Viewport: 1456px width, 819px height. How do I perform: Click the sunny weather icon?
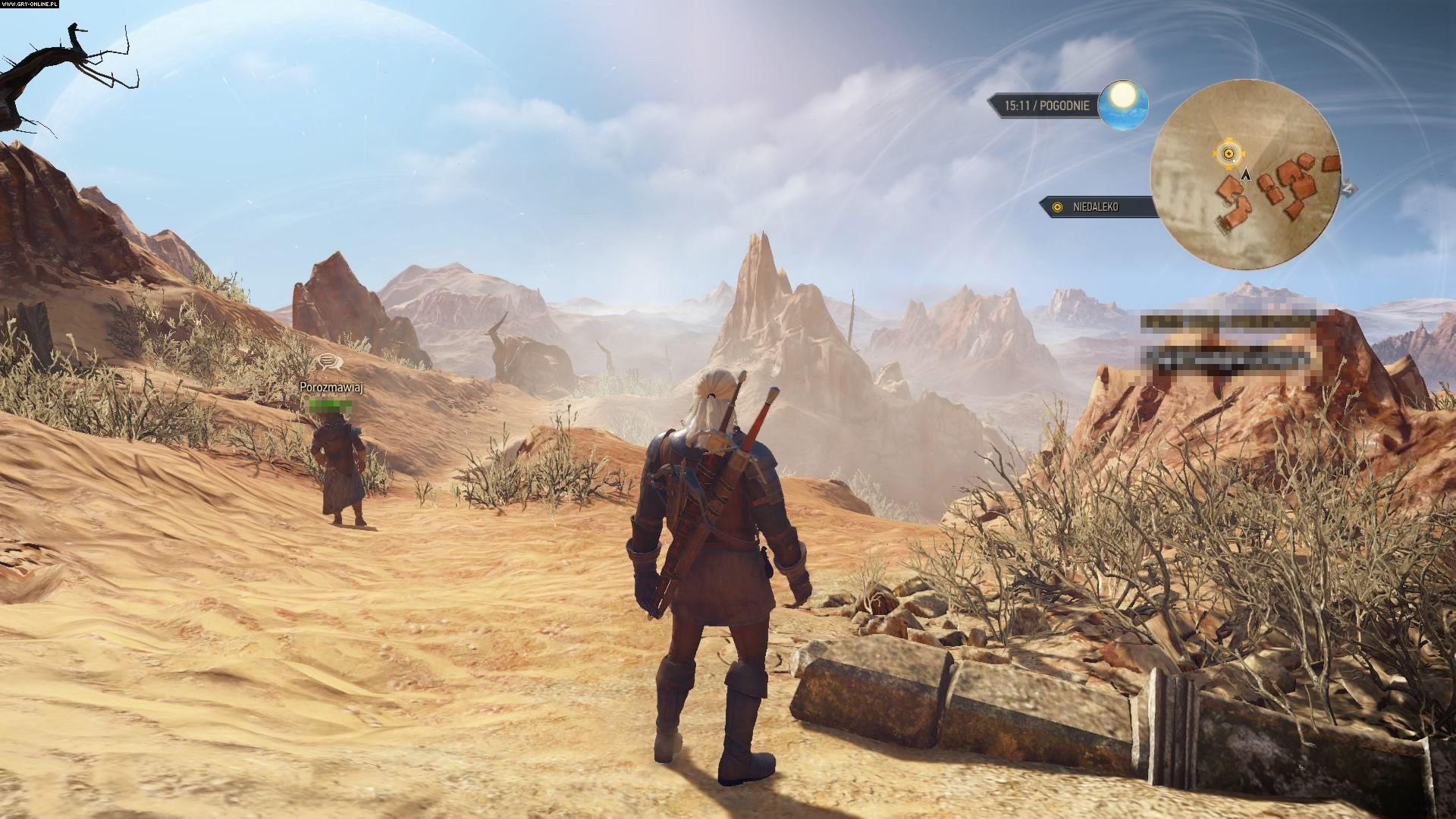click(x=1123, y=105)
